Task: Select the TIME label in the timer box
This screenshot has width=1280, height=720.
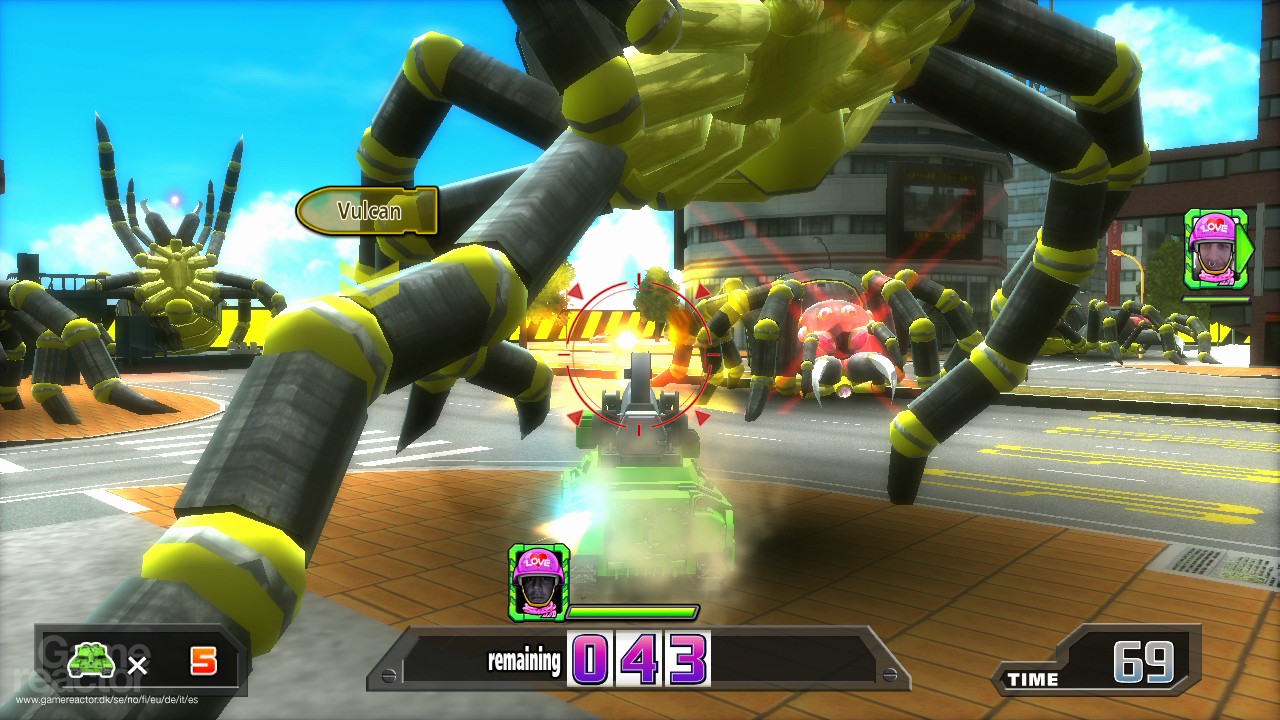Action: [1034, 680]
